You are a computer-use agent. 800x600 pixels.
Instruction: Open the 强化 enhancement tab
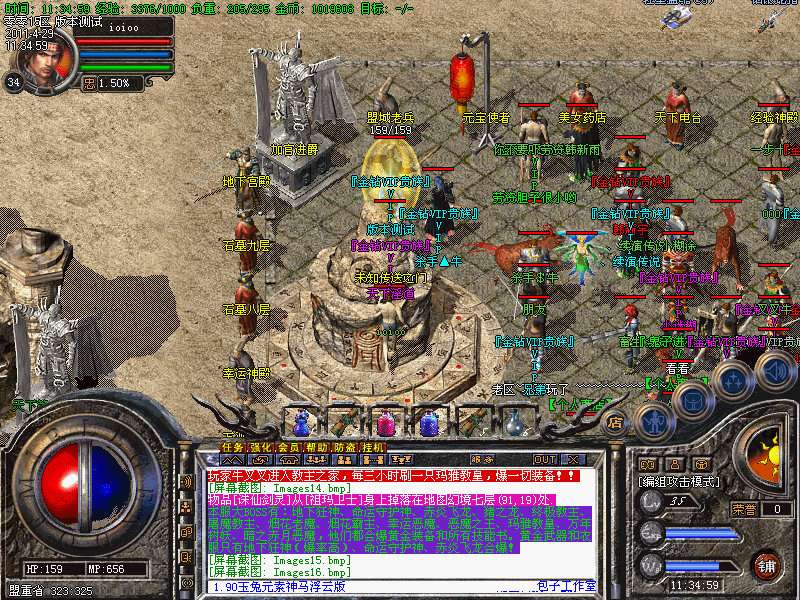click(260, 447)
